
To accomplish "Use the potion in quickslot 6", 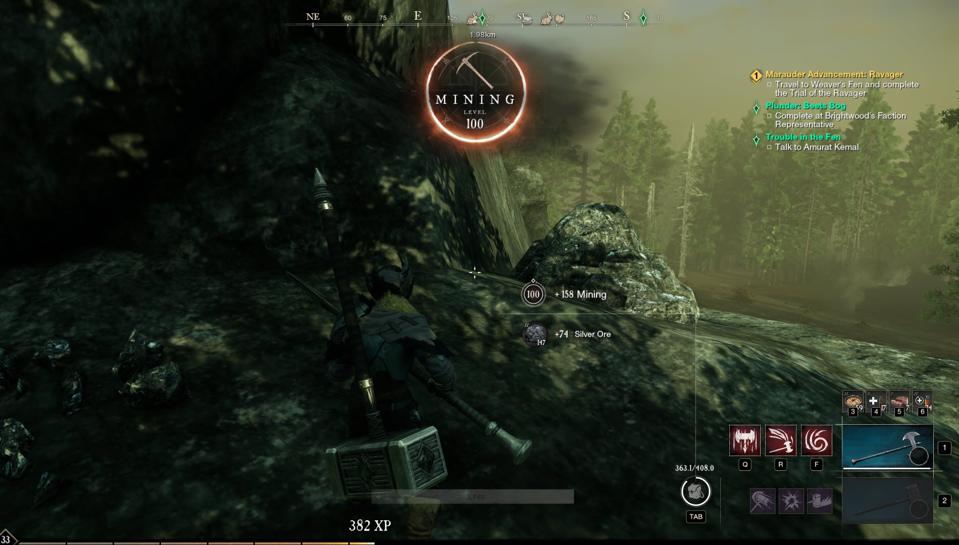I will 921,402.
